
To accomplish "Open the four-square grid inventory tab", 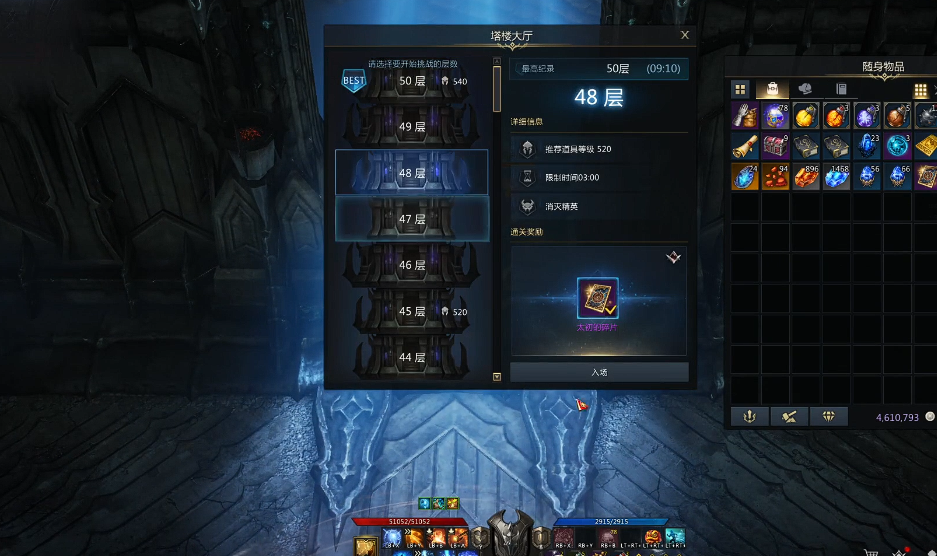I will click(x=740, y=89).
